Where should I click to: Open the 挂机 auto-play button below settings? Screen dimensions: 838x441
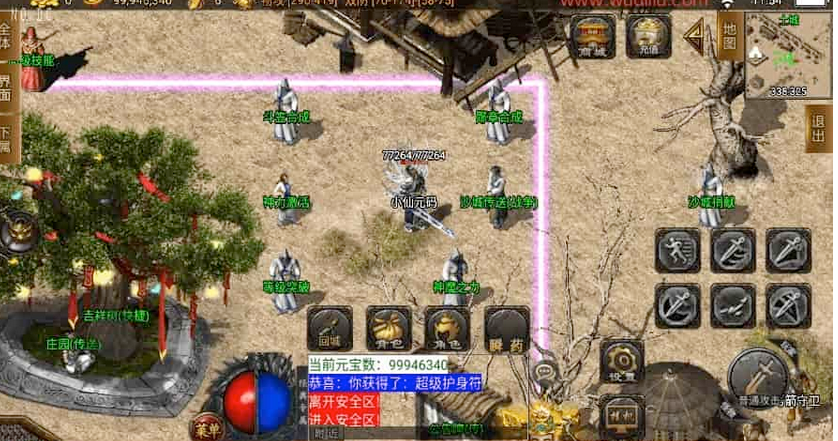point(622,414)
